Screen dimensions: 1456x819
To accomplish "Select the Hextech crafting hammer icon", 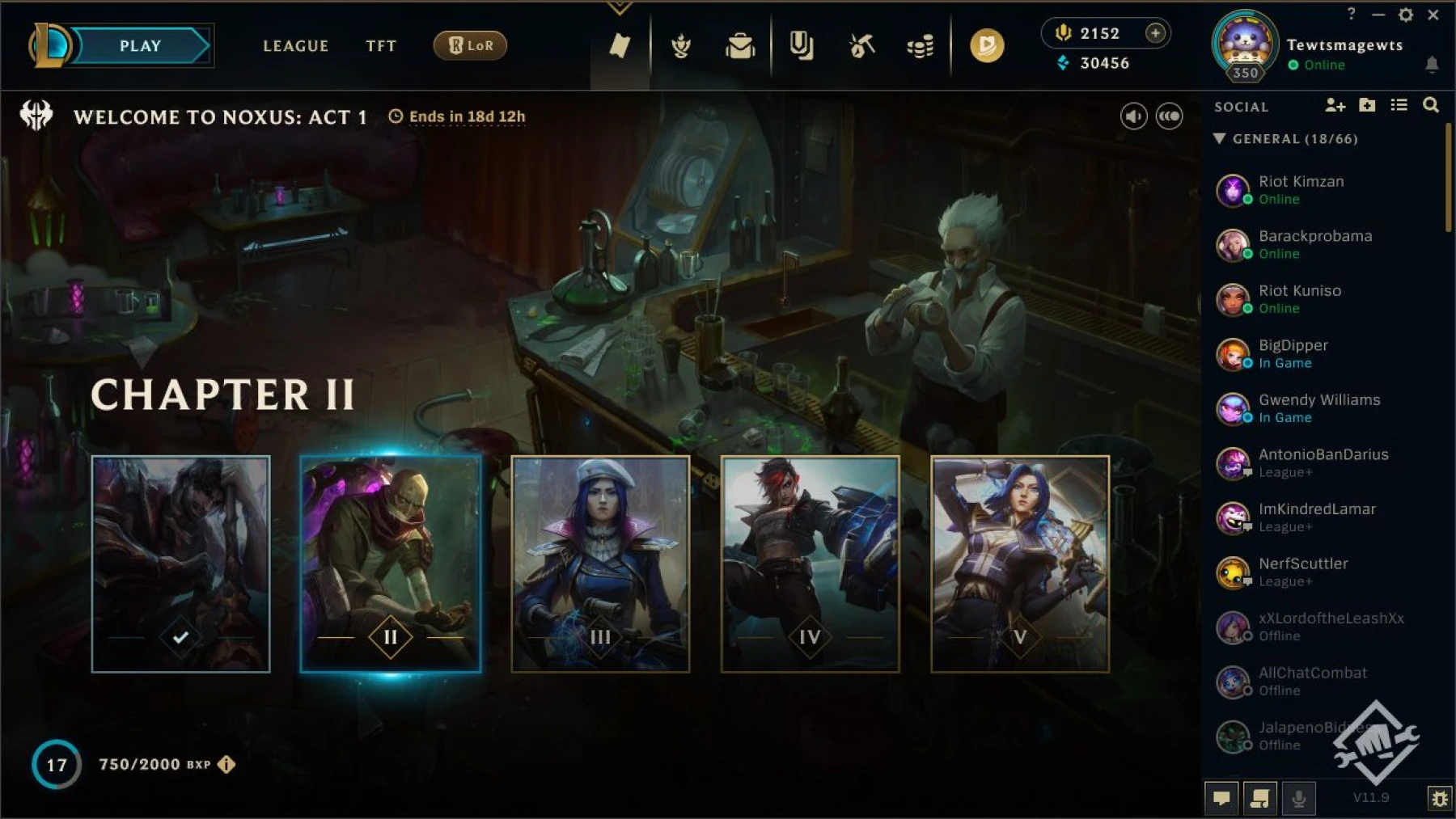I will point(860,46).
